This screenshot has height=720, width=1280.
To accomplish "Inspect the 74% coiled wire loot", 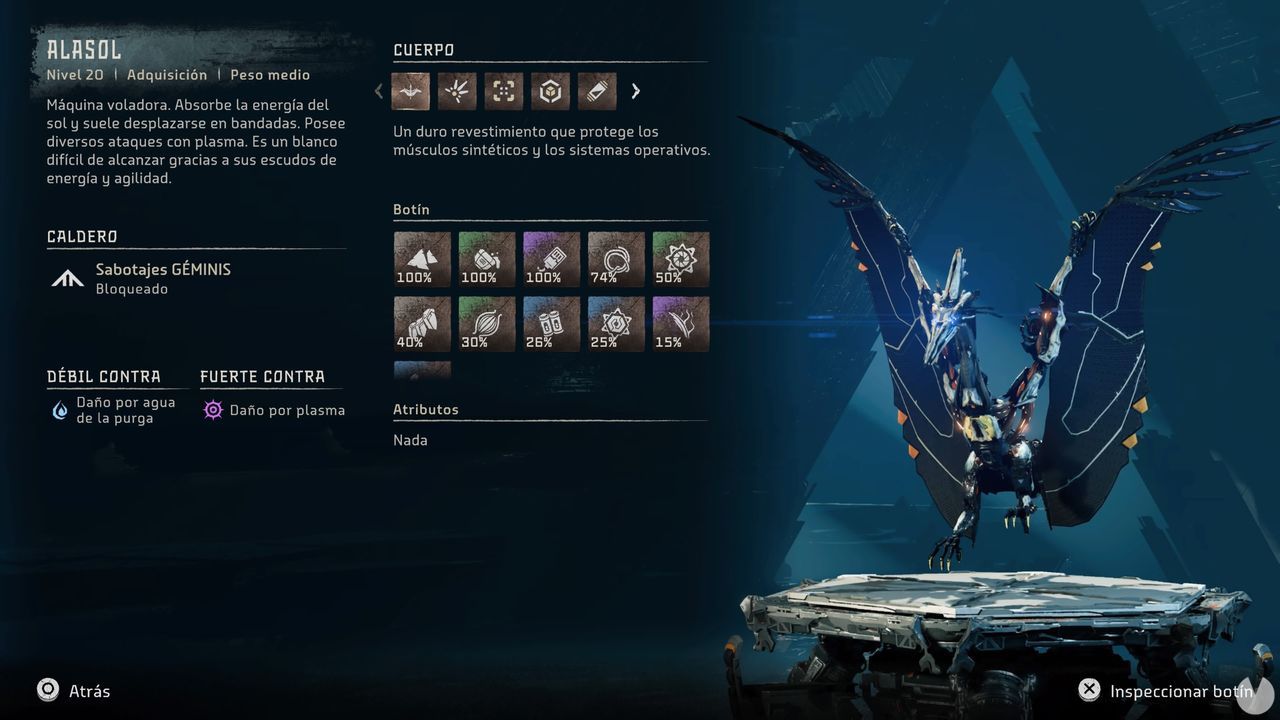I will click(616, 259).
